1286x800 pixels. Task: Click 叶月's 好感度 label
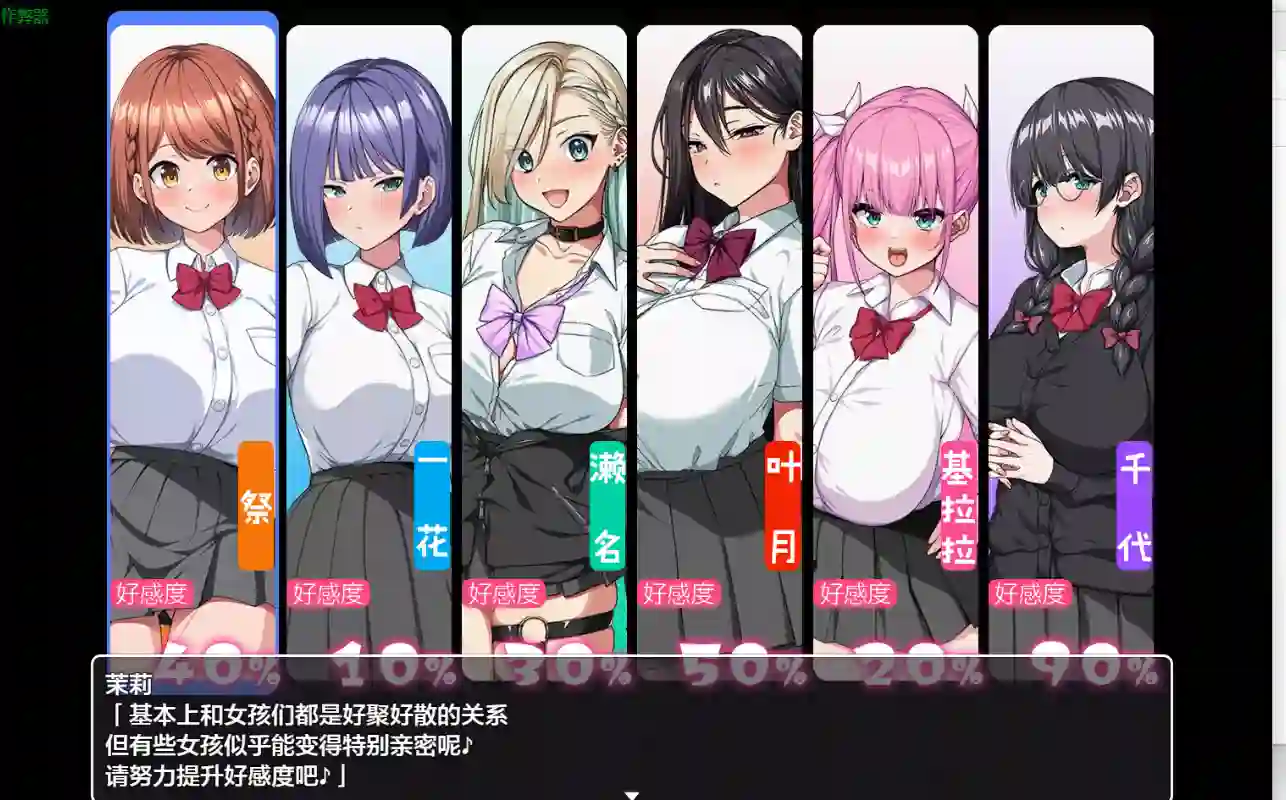pyautogui.click(x=680, y=594)
